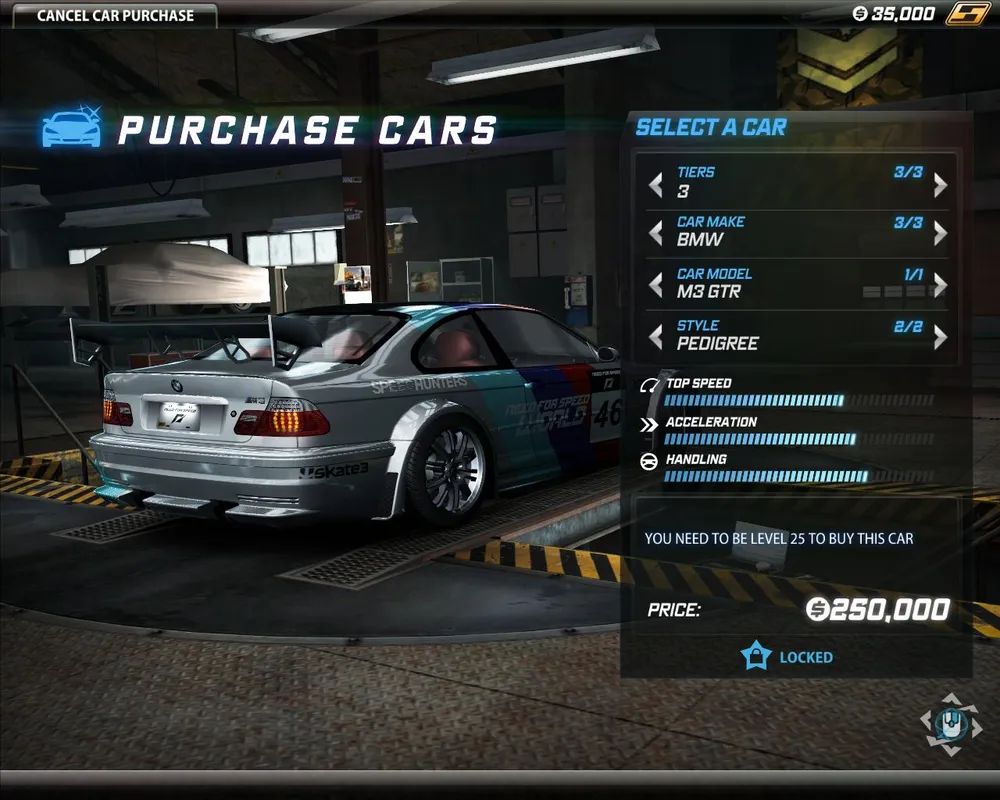Choose previous style before Pedigree
The height and width of the screenshot is (800, 1000).
click(x=656, y=337)
